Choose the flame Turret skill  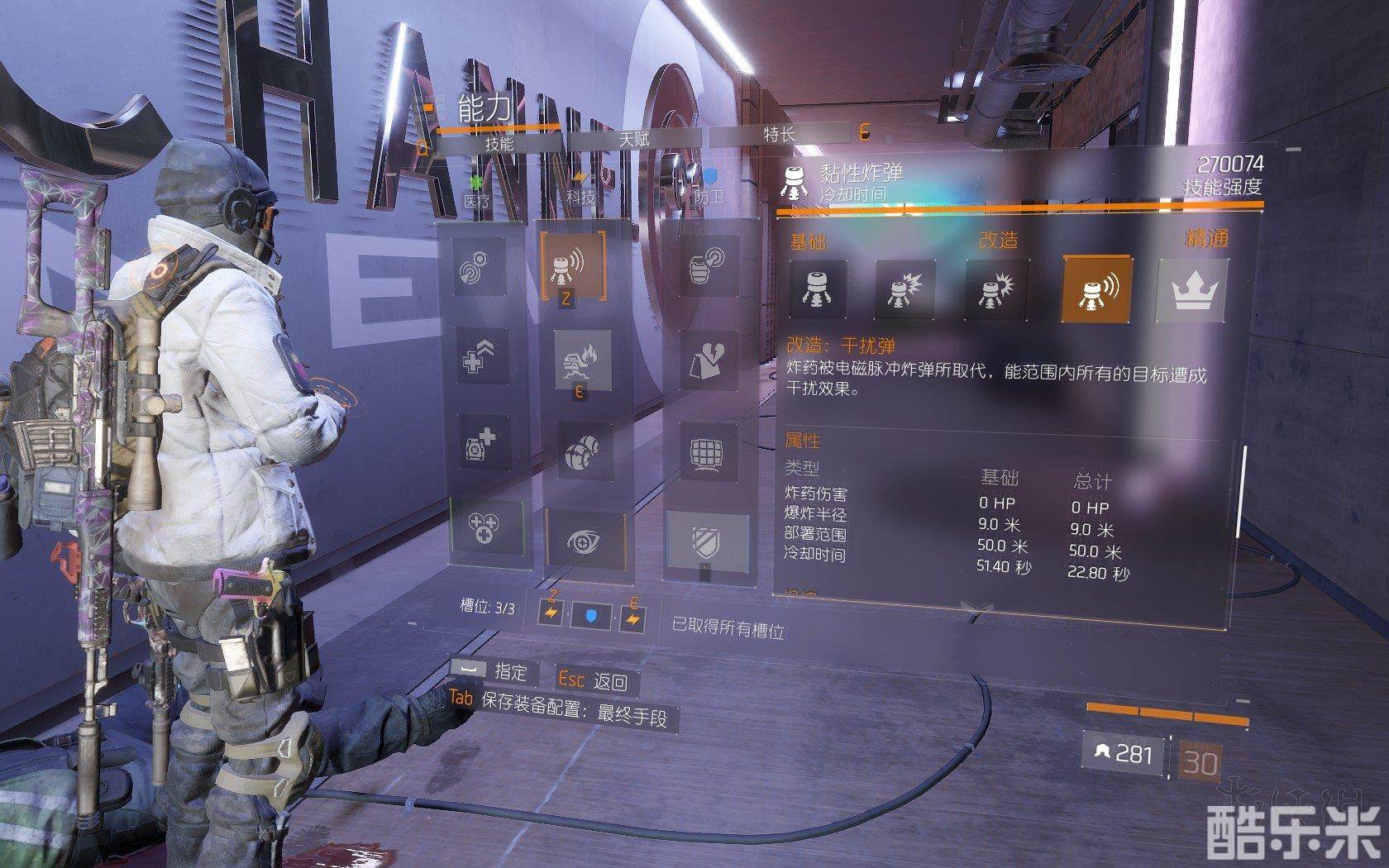[583, 361]
